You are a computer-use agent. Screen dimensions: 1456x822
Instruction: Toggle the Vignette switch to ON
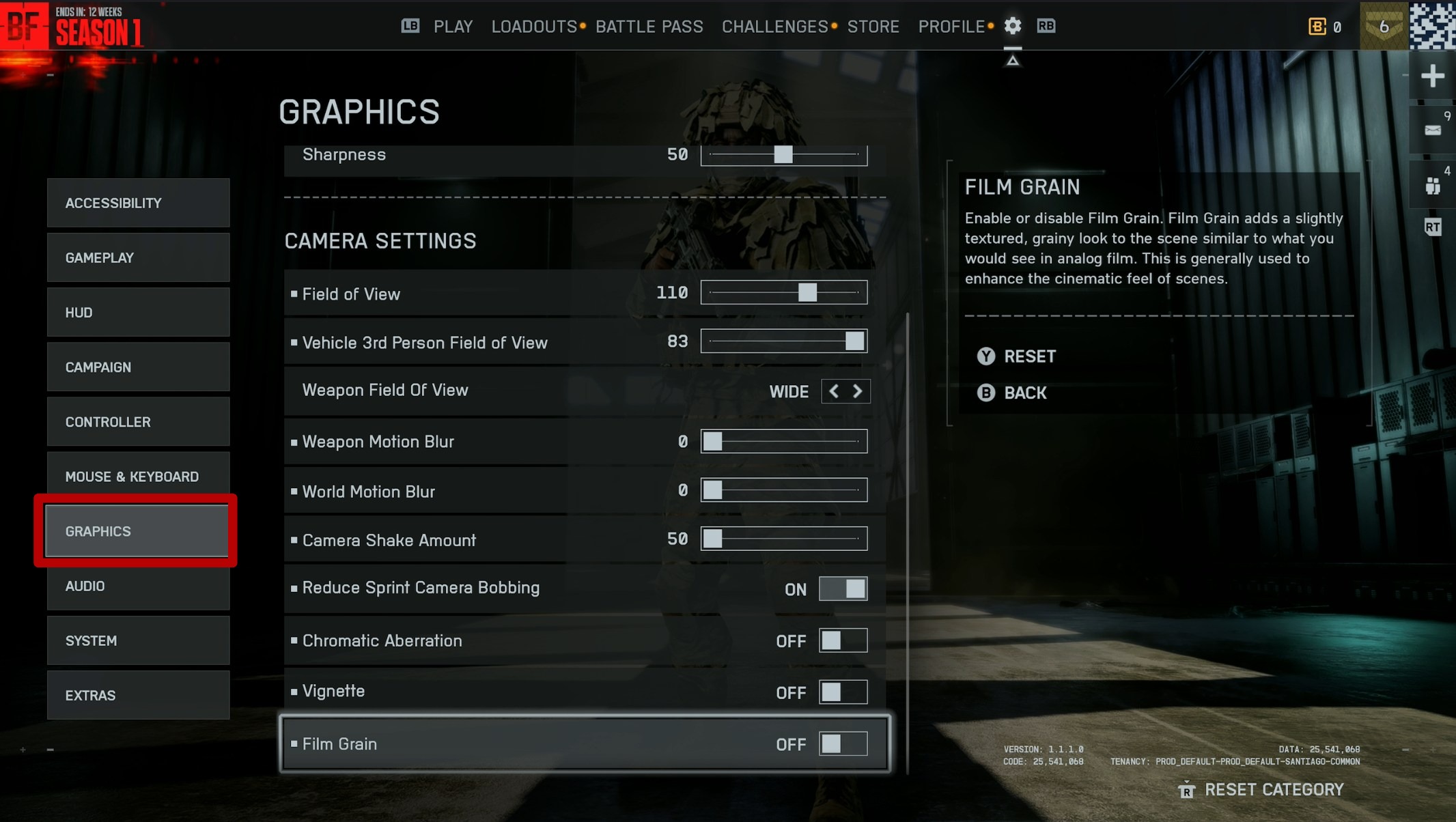(x=843, y=692)
